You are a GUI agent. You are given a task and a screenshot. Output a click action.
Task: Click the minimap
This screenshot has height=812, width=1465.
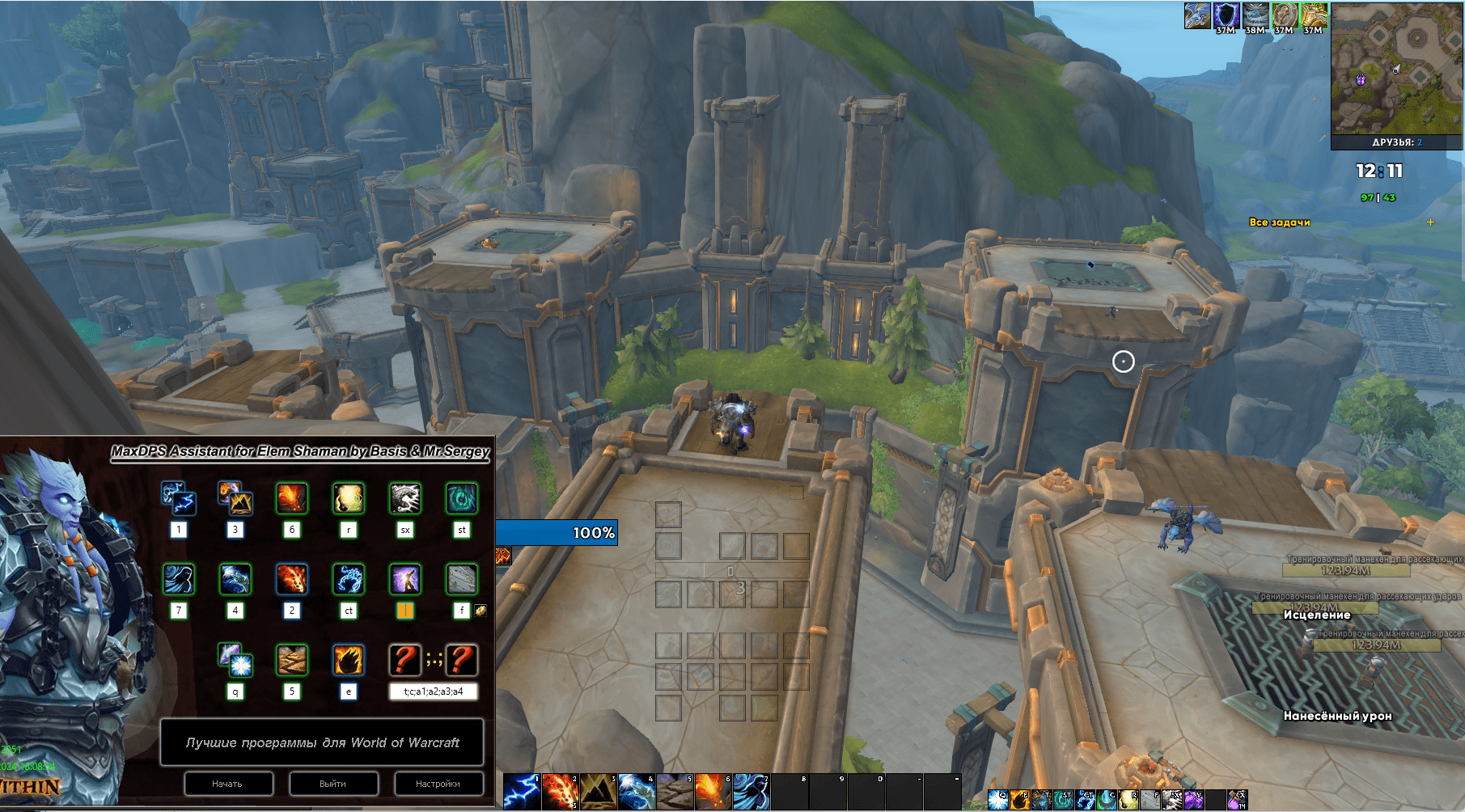1395,69
